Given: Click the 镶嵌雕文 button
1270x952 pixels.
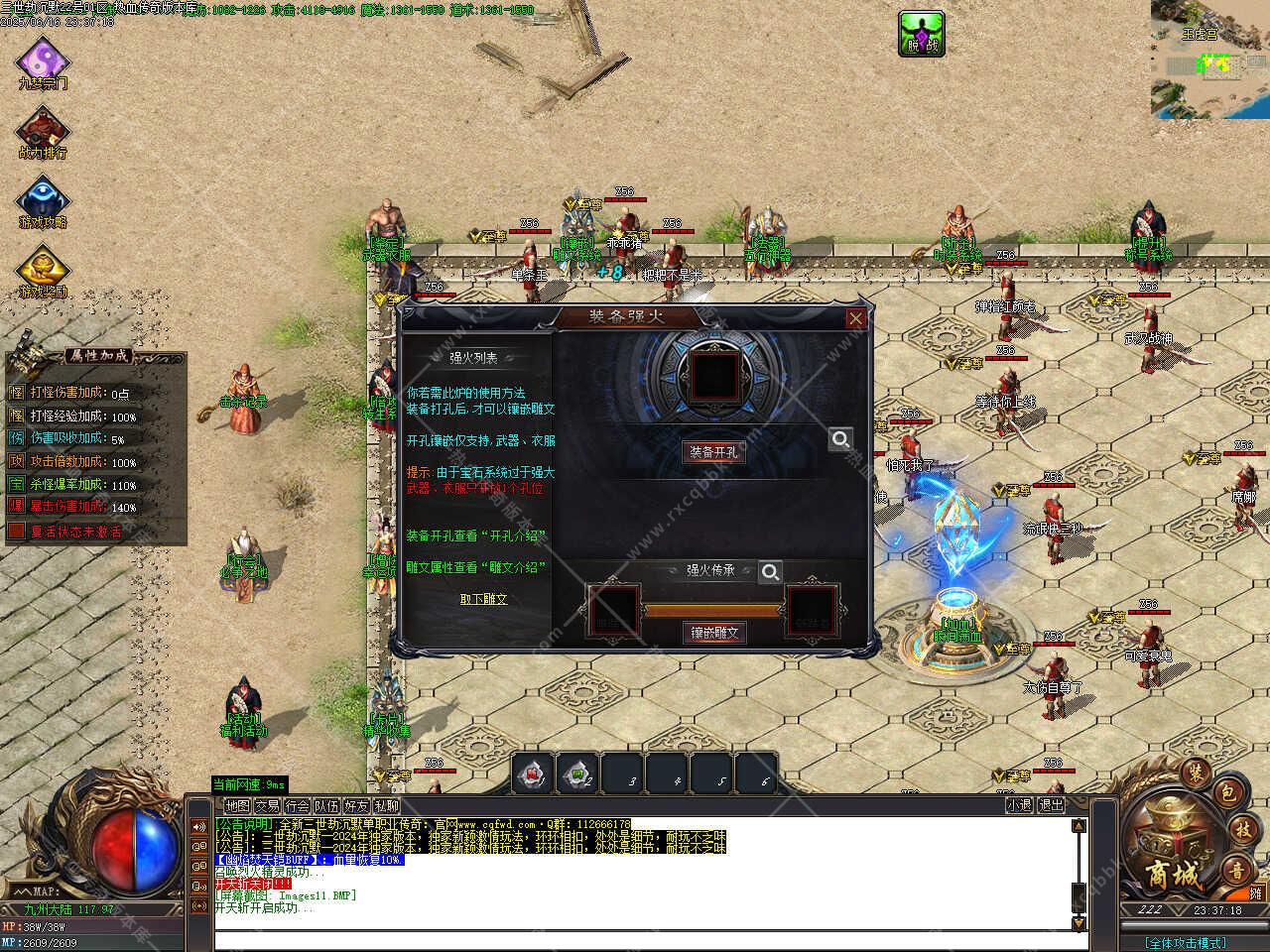Looking at the screenshot, I should (713, 633).
